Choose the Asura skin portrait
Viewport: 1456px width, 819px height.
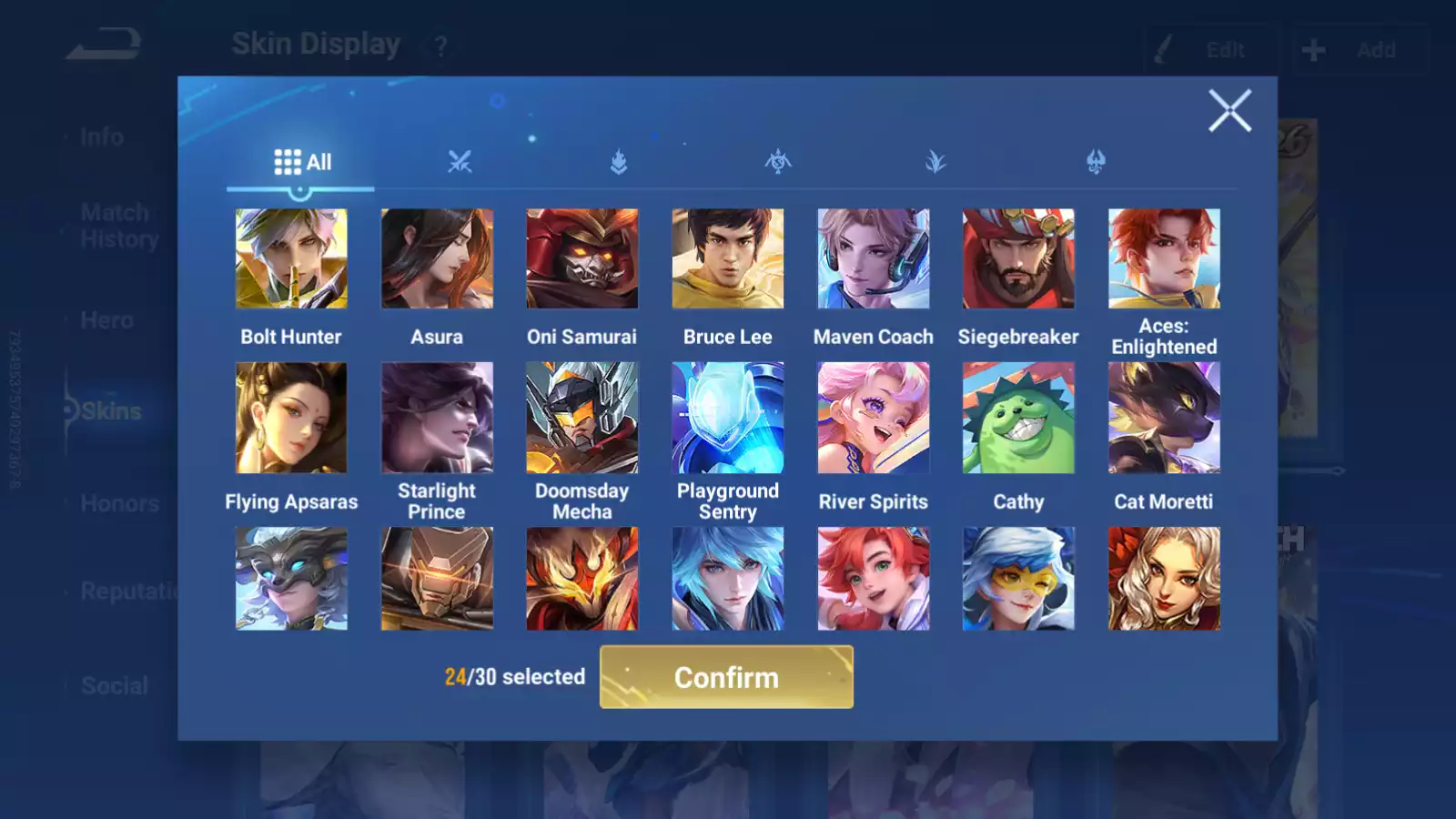[x=437, y=259]
